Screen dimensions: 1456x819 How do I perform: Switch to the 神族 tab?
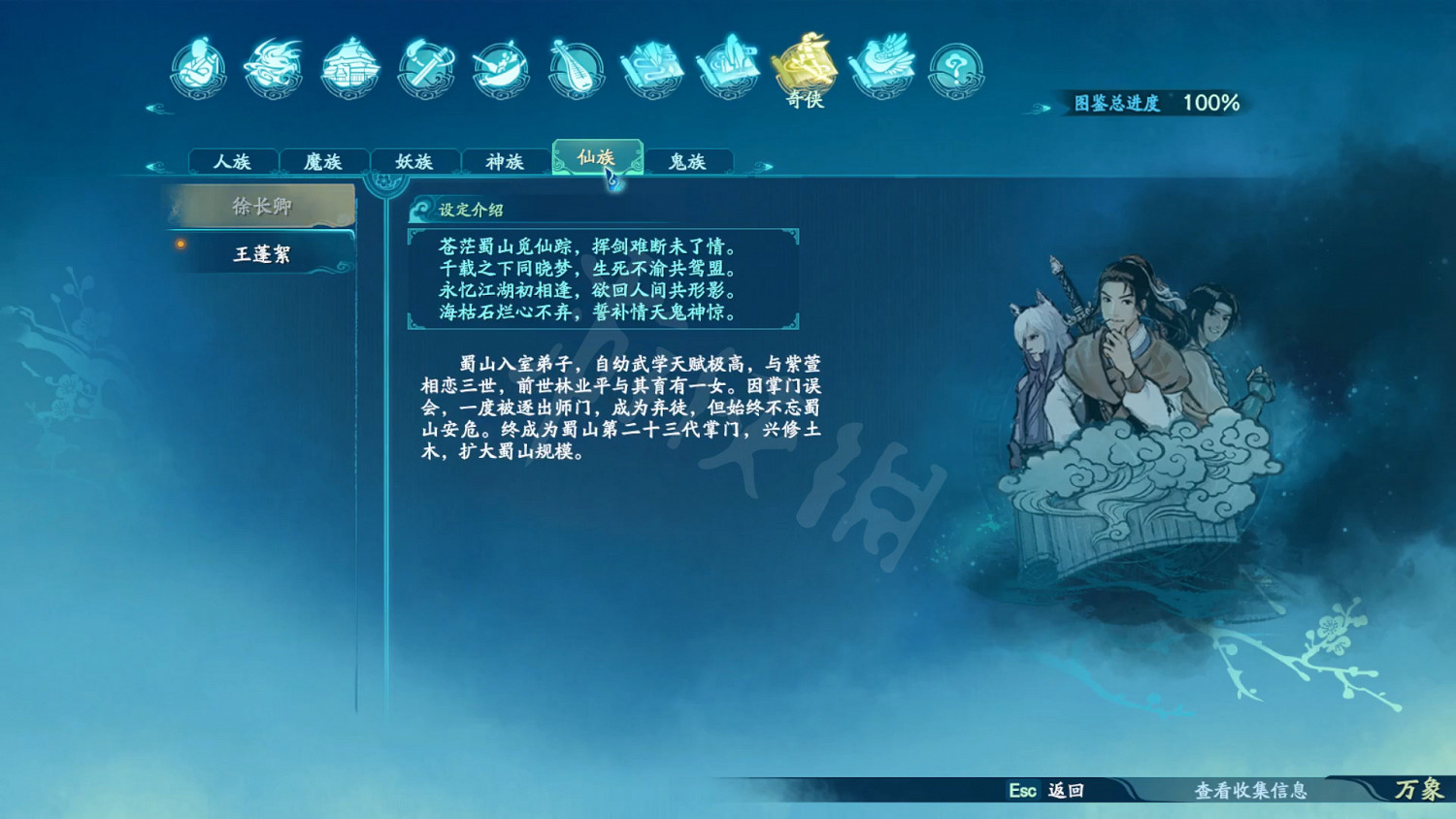coord(504,162)
